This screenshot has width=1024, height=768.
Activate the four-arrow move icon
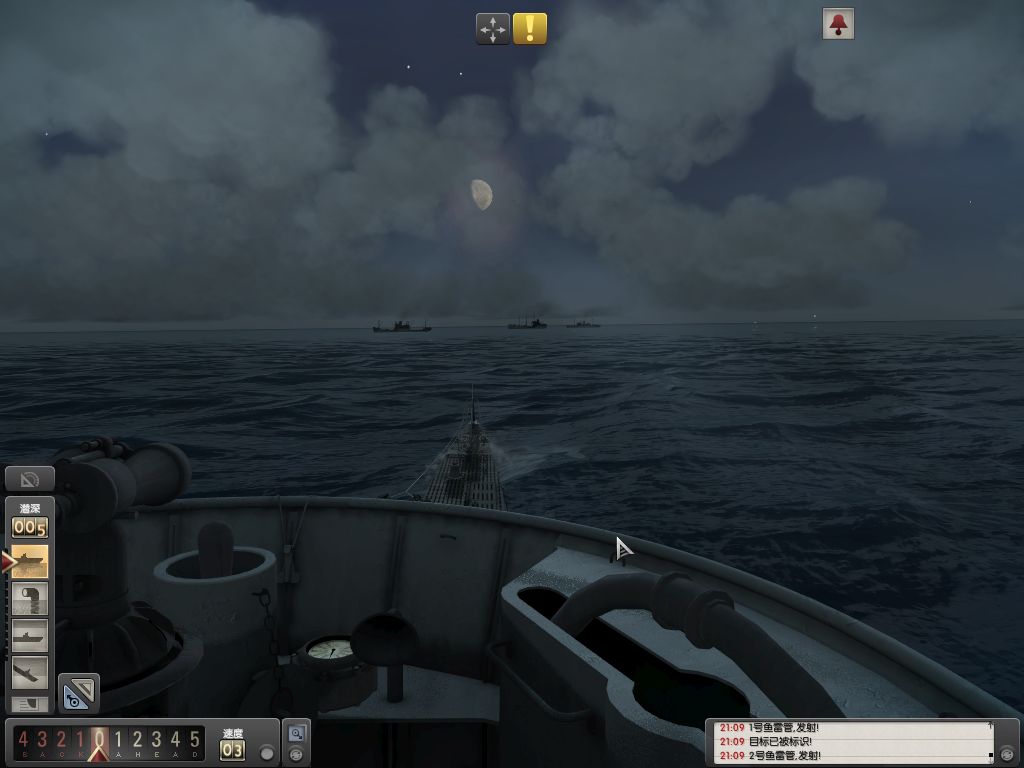(x=493, y=29)
